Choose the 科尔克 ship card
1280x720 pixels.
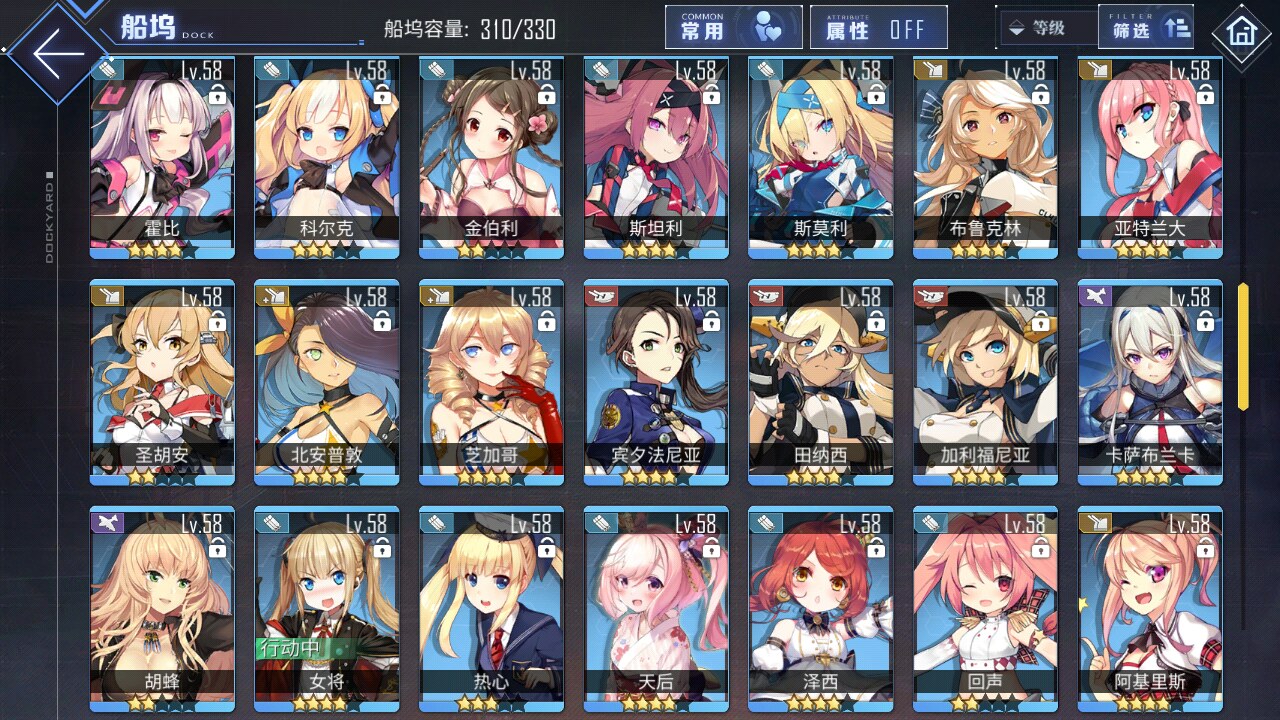[x=326, y=155]
